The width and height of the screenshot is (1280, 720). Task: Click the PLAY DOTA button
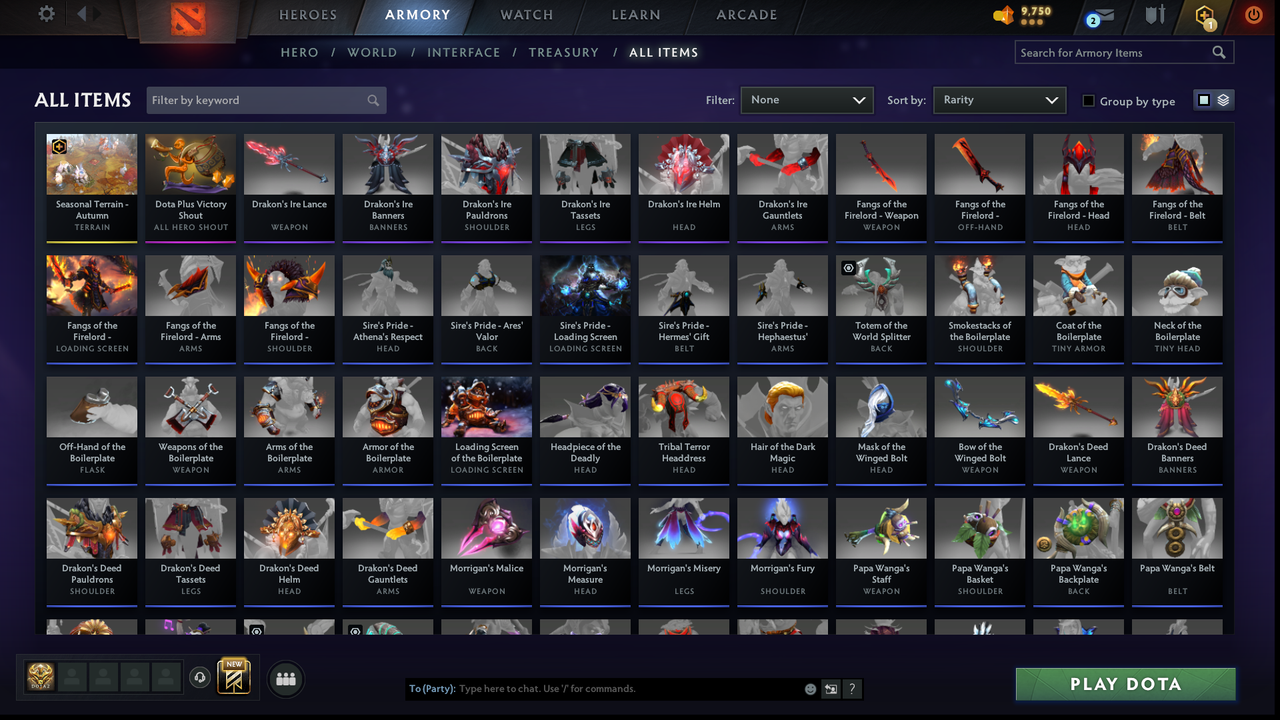(1125, 684)
